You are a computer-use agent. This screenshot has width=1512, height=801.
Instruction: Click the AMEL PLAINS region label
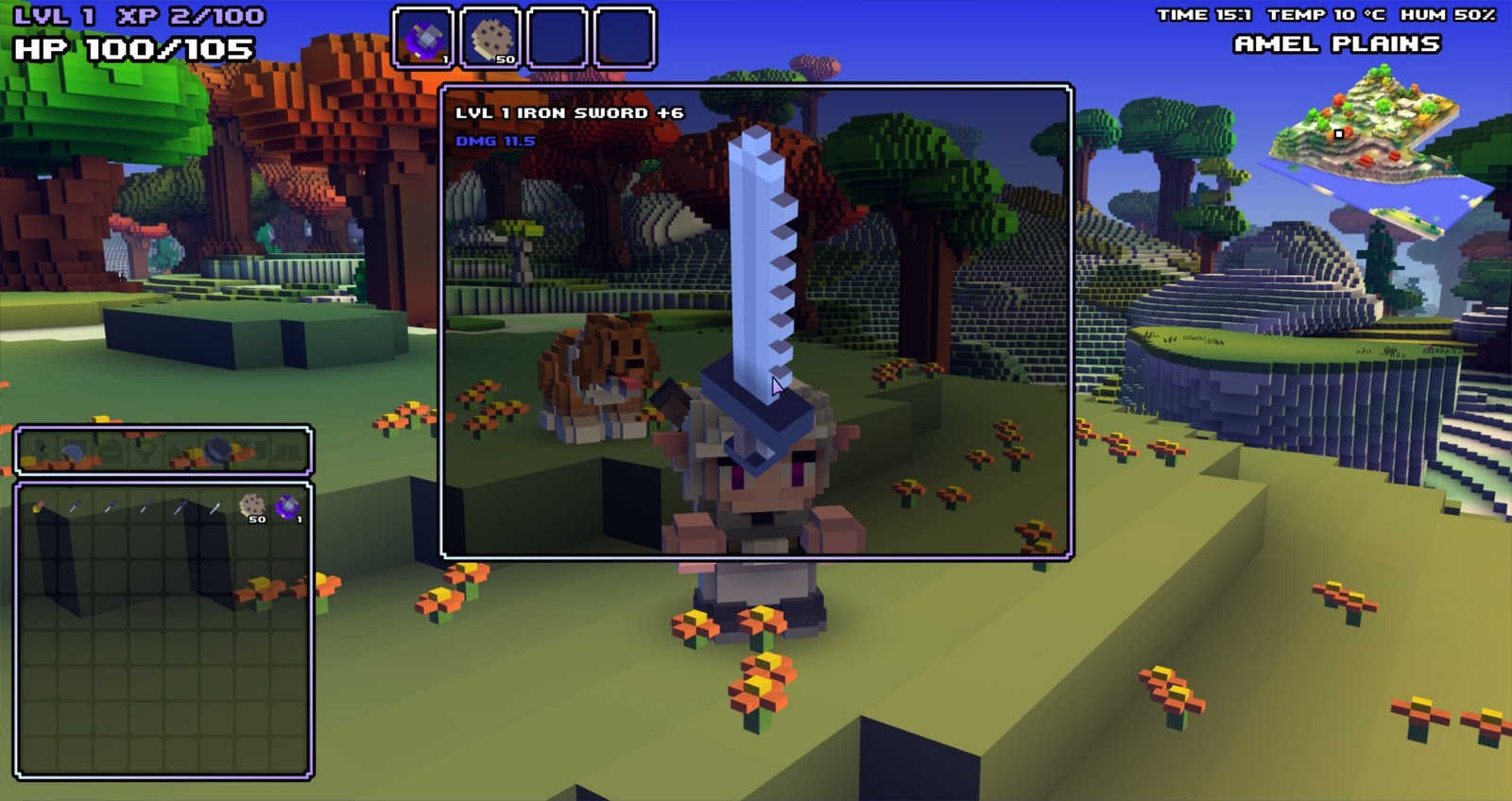tap(1335, 43)
